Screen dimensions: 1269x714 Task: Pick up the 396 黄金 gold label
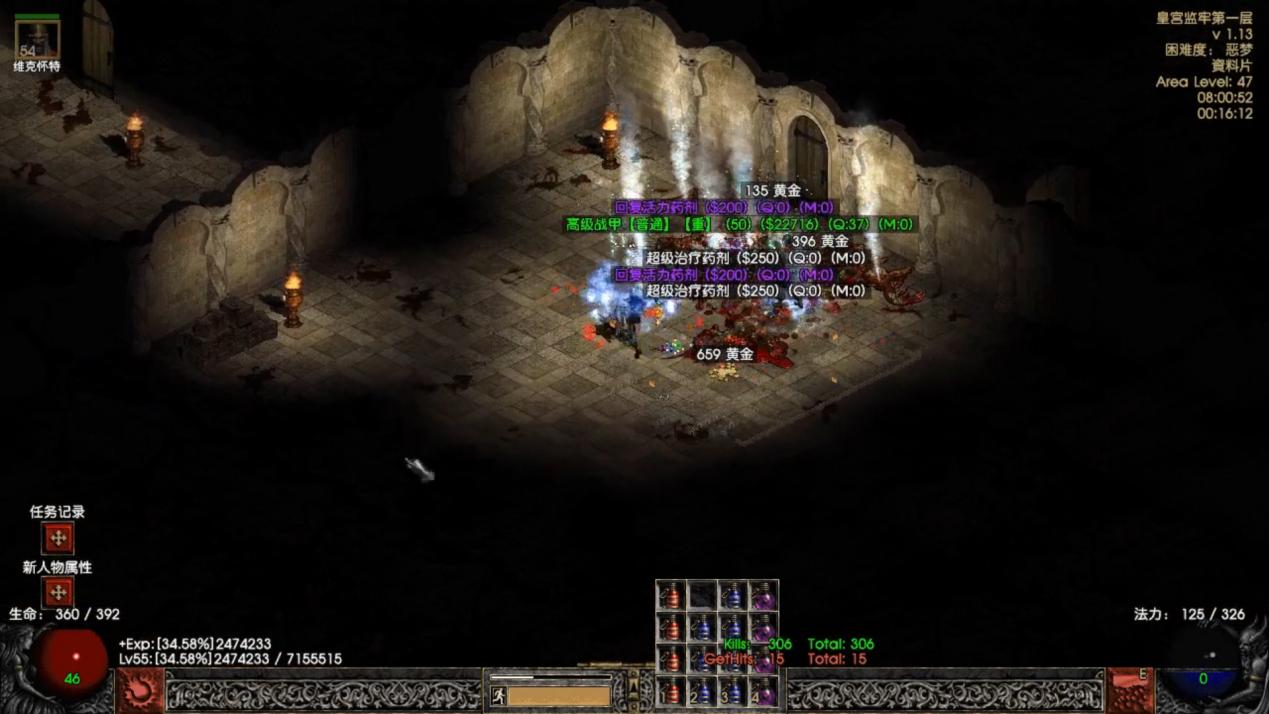(x=820, y=241)
